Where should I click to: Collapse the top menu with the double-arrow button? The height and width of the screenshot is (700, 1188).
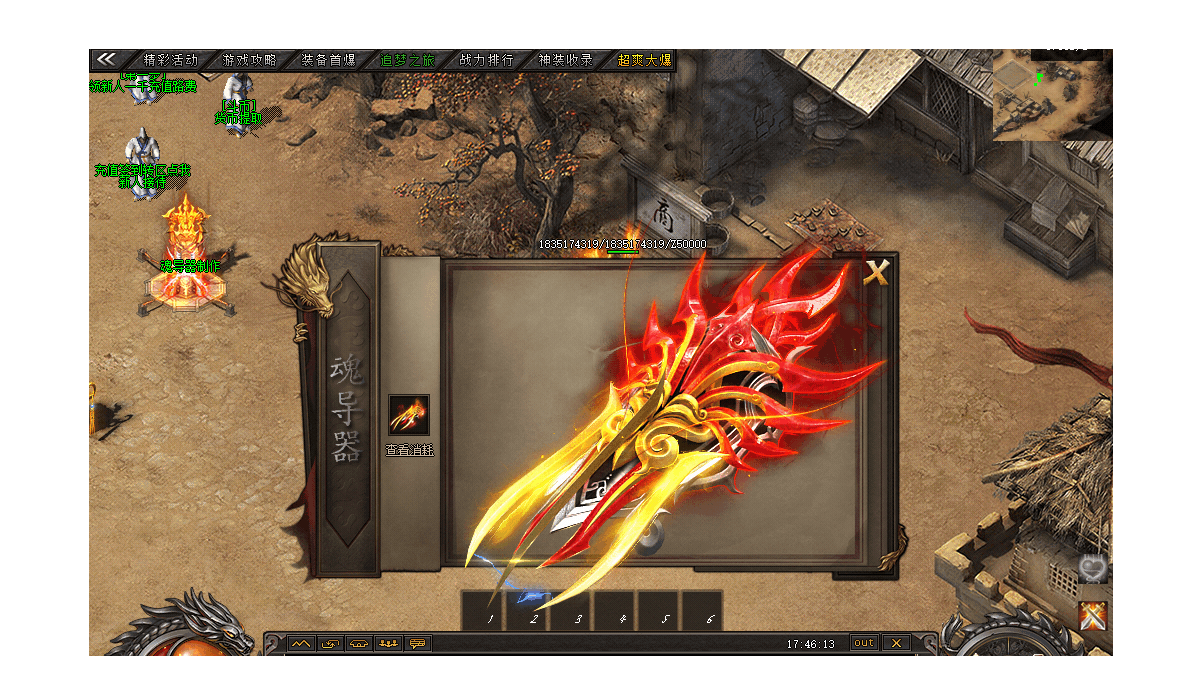coord(107,60)
